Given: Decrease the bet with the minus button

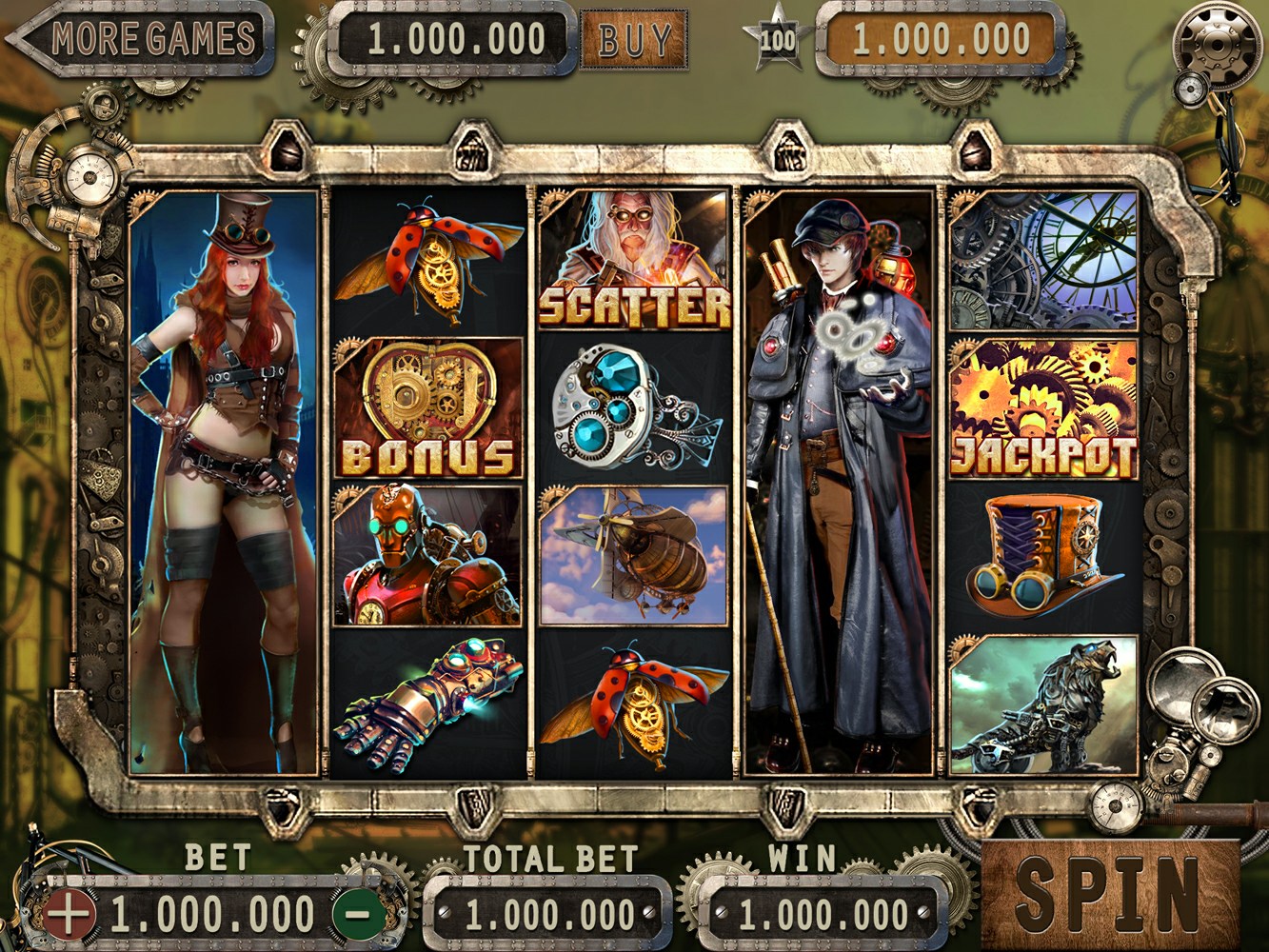Looking at the screenshot, I should coord(354,912).
